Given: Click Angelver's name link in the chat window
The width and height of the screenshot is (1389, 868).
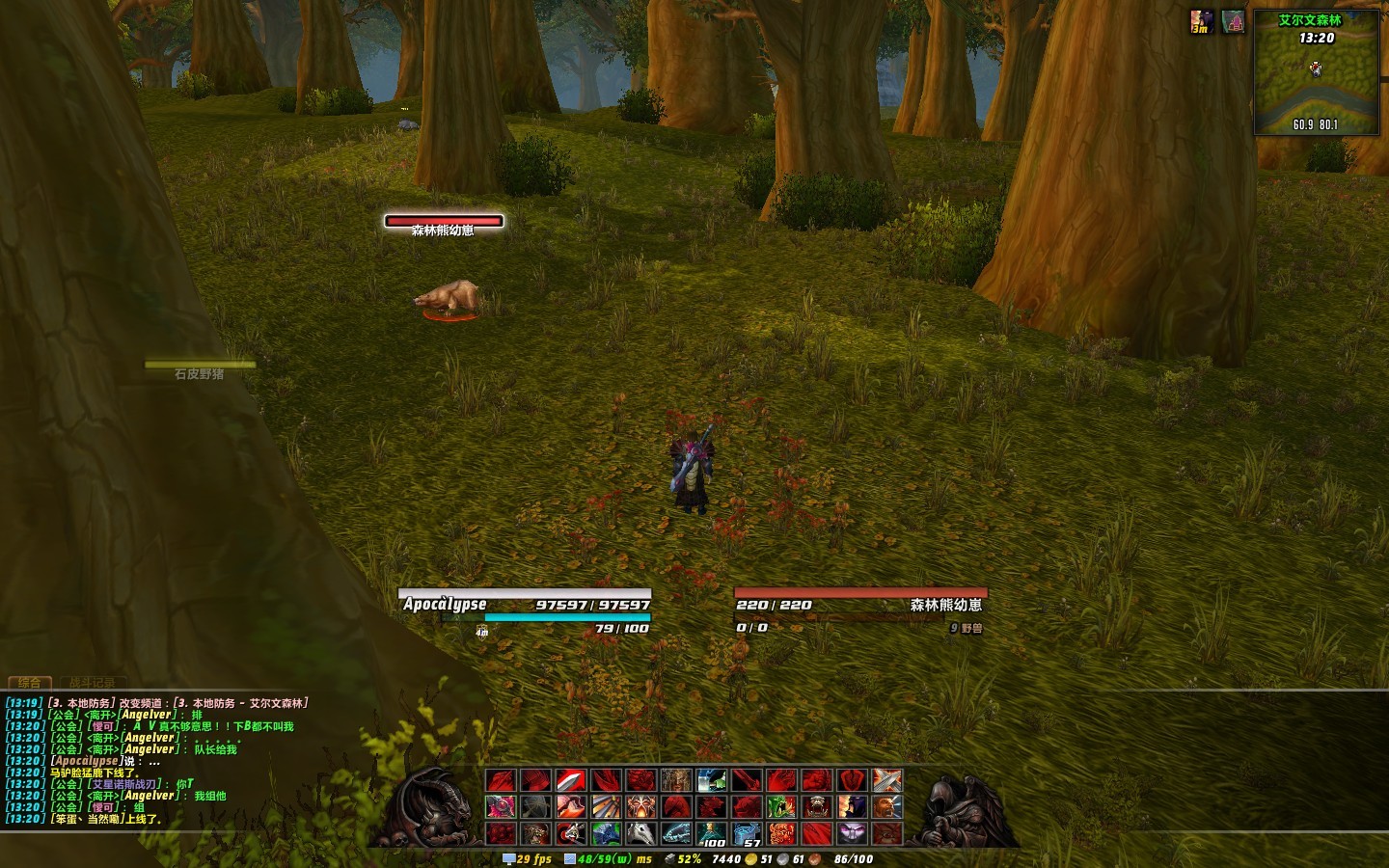Looking at the screenshot, I should pyautogui.click(x=143, y=715).
